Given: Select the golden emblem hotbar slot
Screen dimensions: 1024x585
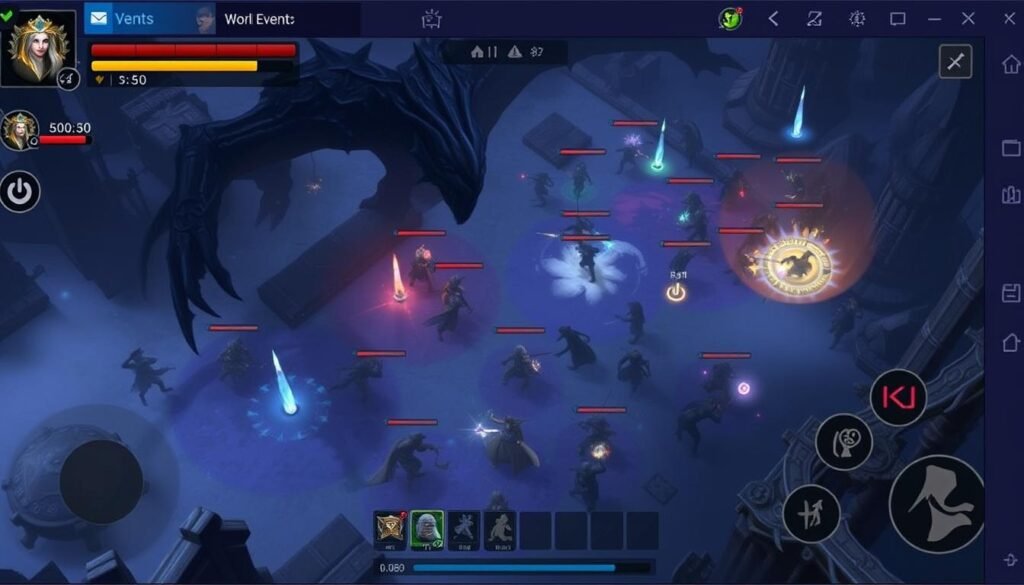Looking at the screenshot, I should tap(390, 530).
